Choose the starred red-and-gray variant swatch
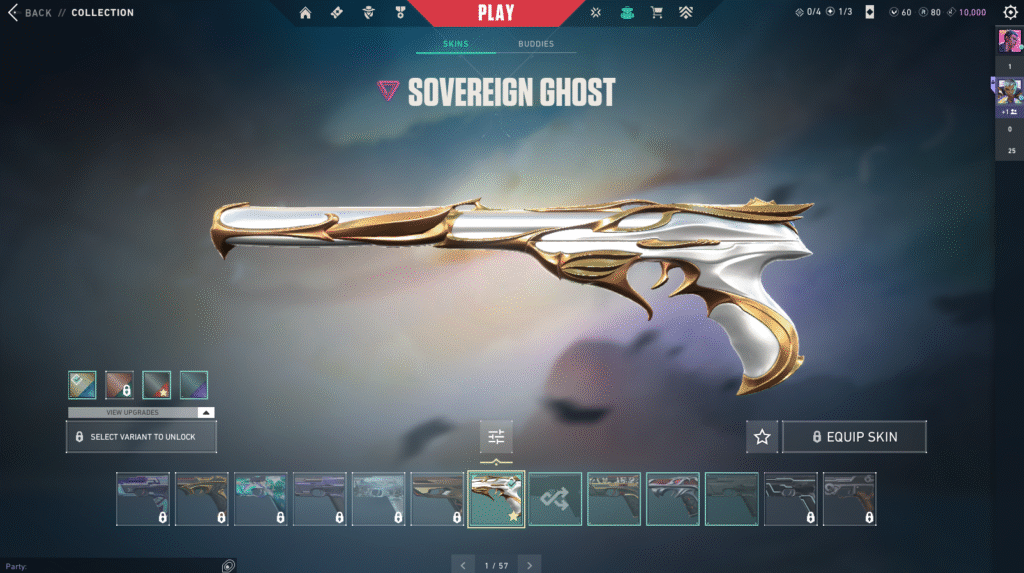This screenshot has width=1024, height=573. pyautogui.click(x=156, y=385)
